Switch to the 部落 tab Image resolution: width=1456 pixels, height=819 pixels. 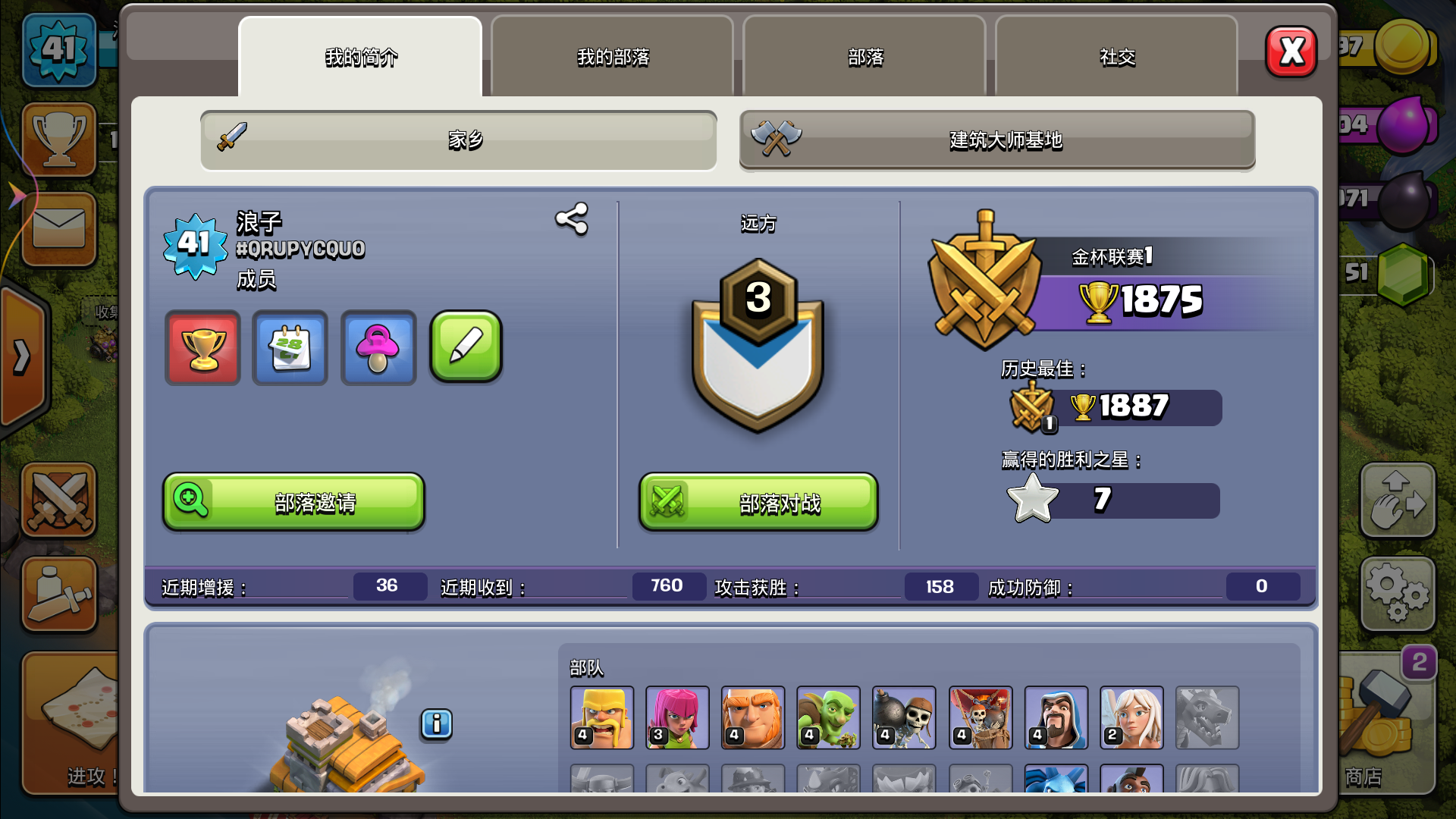[864, 57]
